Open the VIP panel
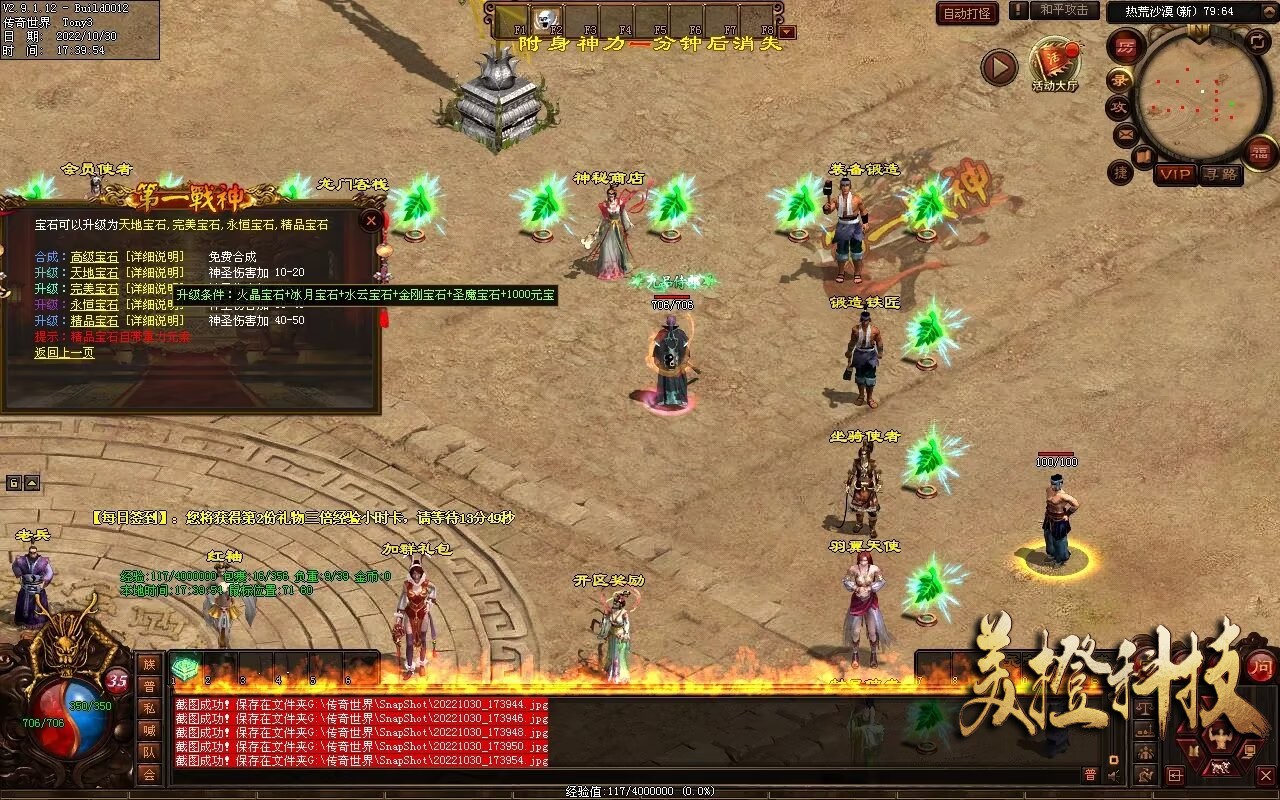The width and height of the screenshot is (1280, 800). pyautogui.click(x=1175, y=174)
